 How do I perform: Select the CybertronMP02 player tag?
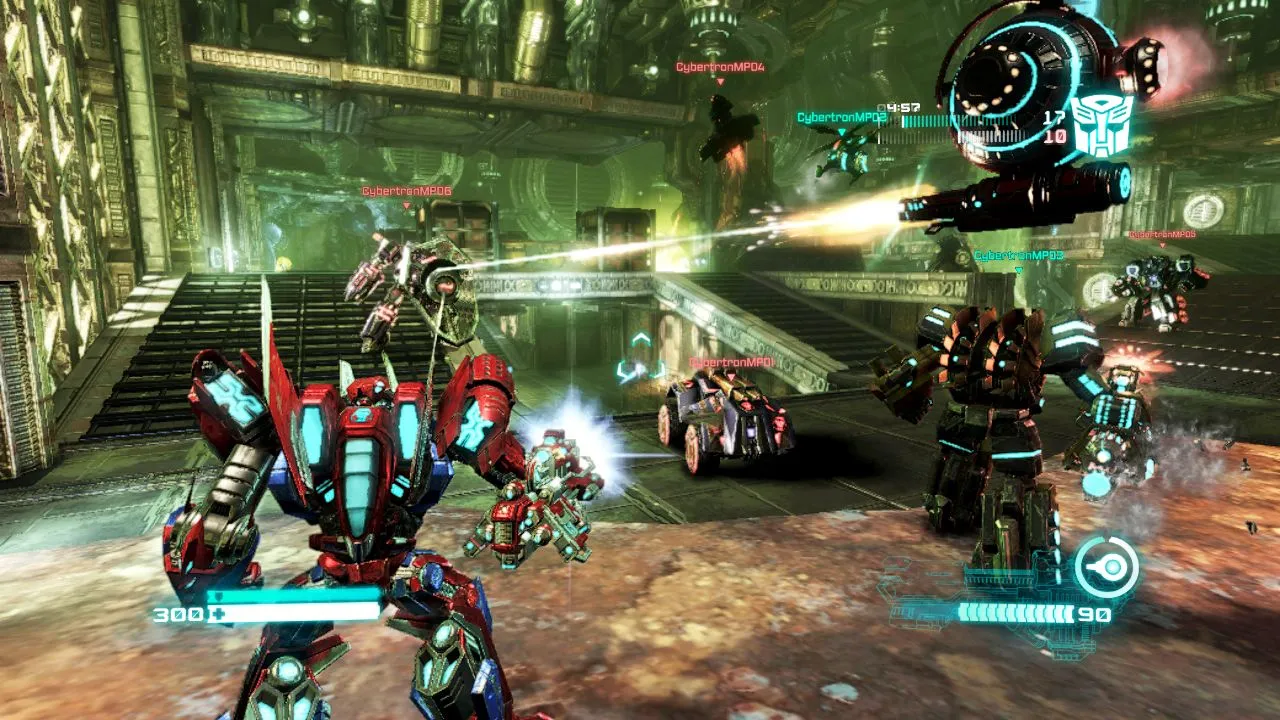pyautogui.click(x=845, y=115)
